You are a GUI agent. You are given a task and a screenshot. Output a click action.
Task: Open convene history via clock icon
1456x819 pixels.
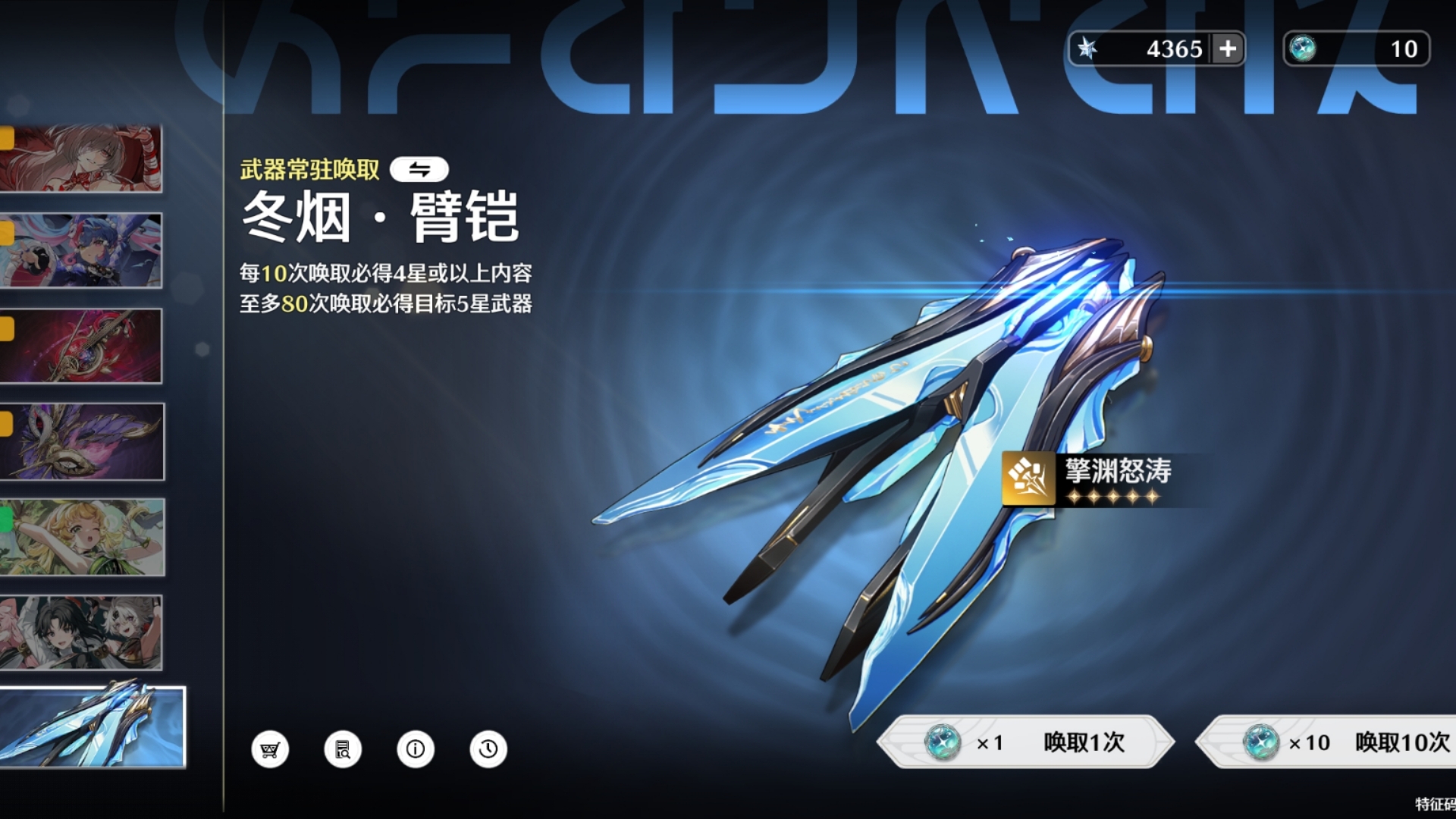488,749
